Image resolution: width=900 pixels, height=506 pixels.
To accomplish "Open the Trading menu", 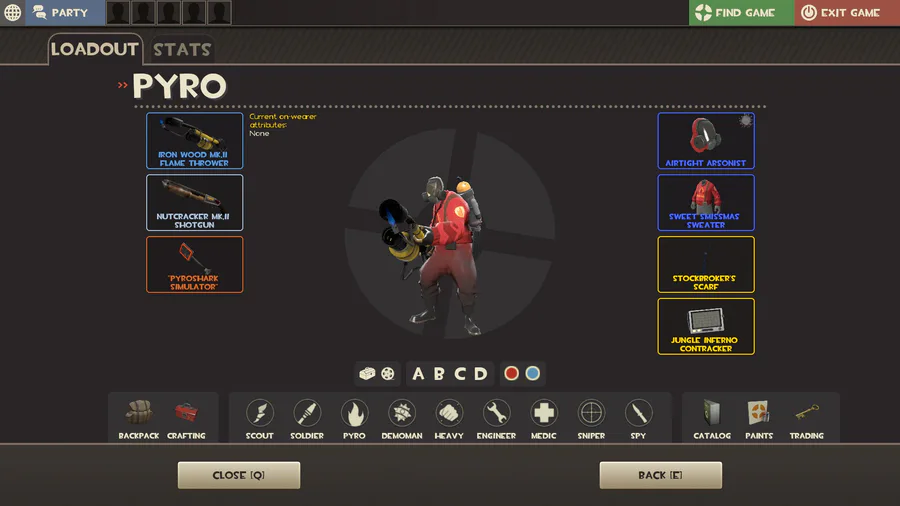I will point(806,419).
